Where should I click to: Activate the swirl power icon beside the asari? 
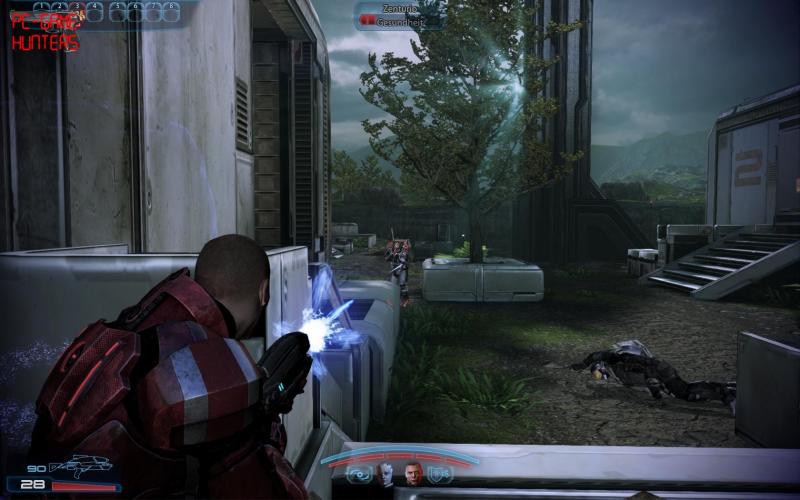point(360,474)
